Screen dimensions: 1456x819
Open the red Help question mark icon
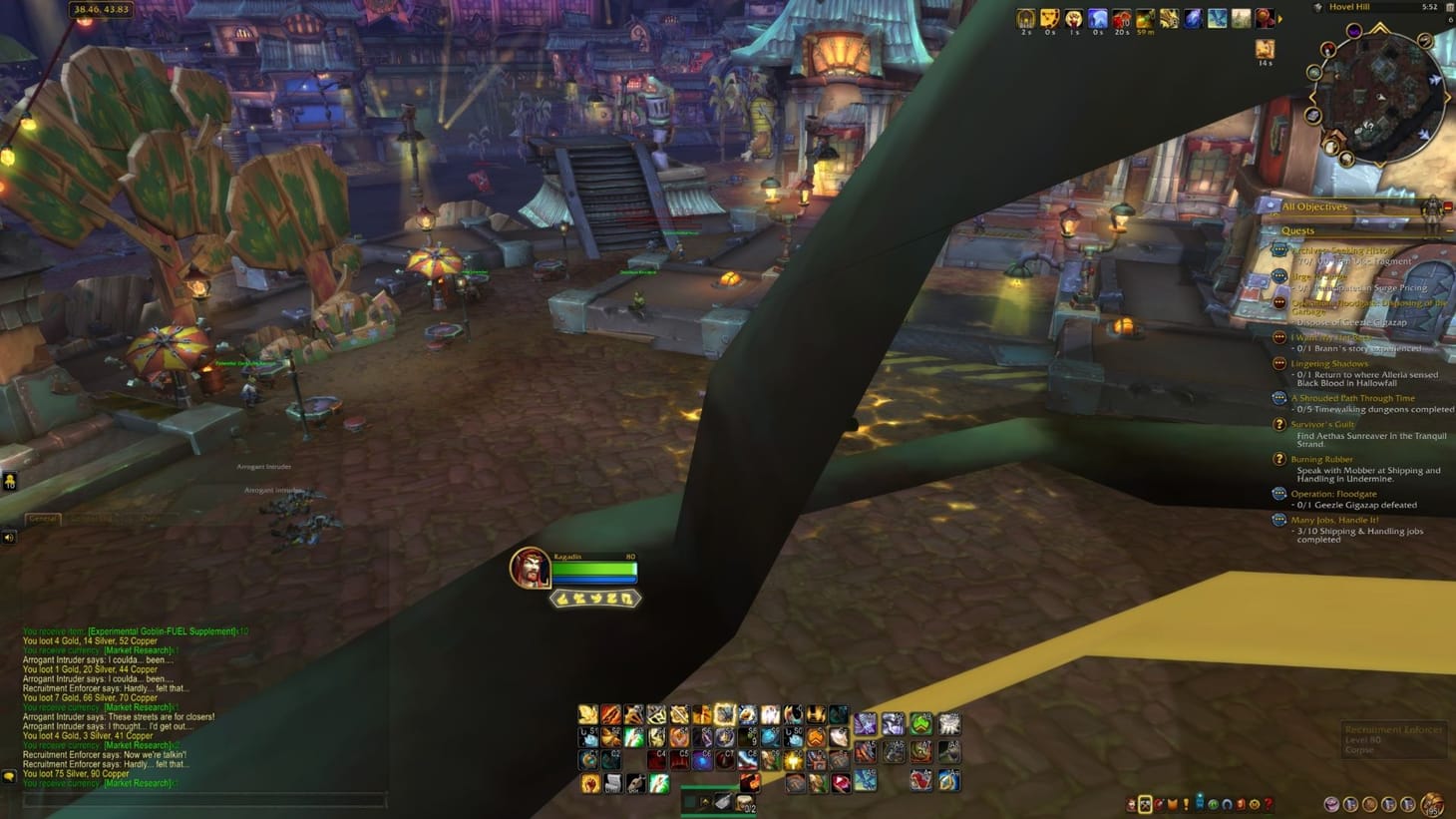pos(1268,803)
